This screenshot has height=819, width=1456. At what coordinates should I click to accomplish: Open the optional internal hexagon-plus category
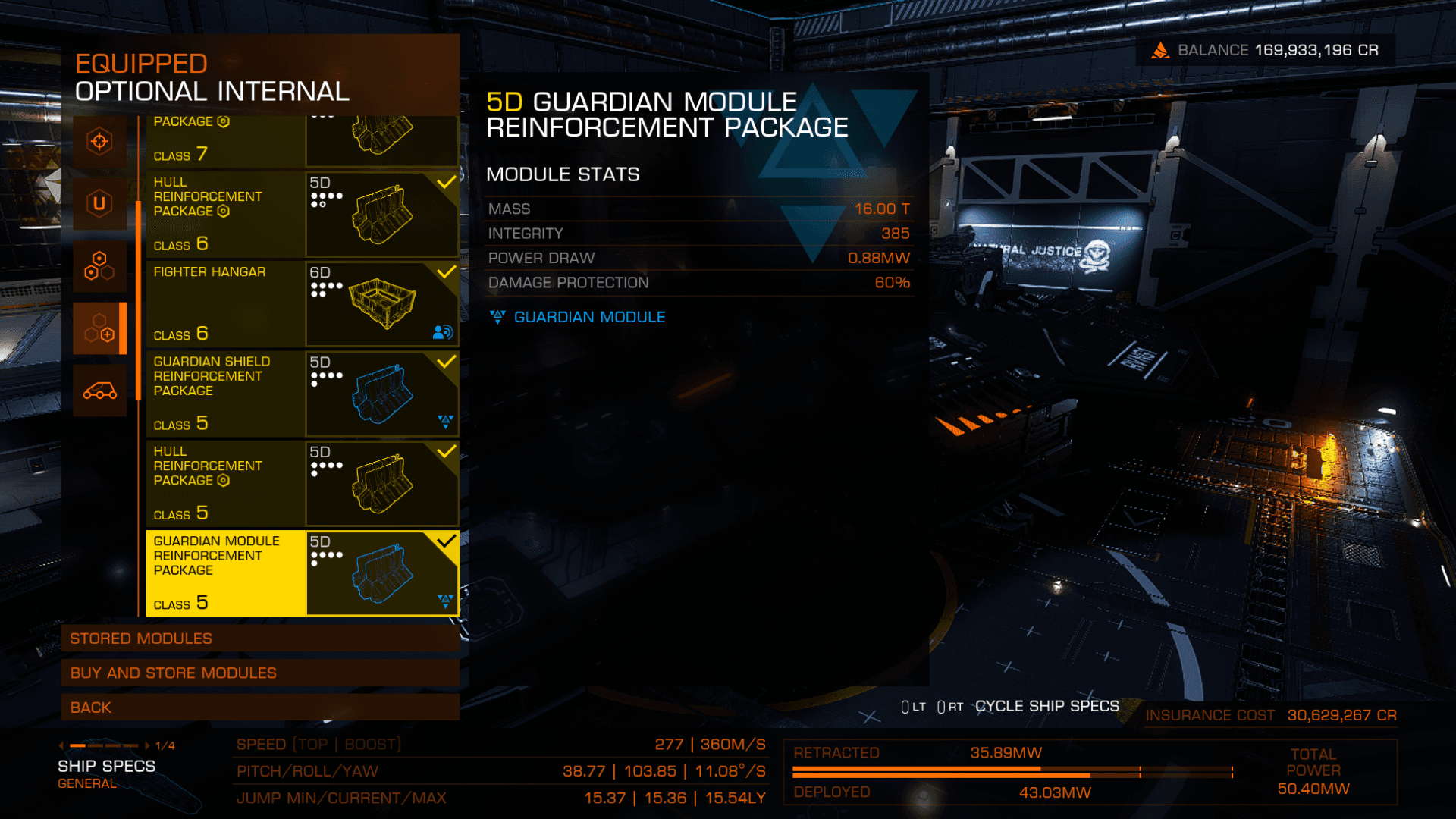pyautogui.click(x=99, y=328)
